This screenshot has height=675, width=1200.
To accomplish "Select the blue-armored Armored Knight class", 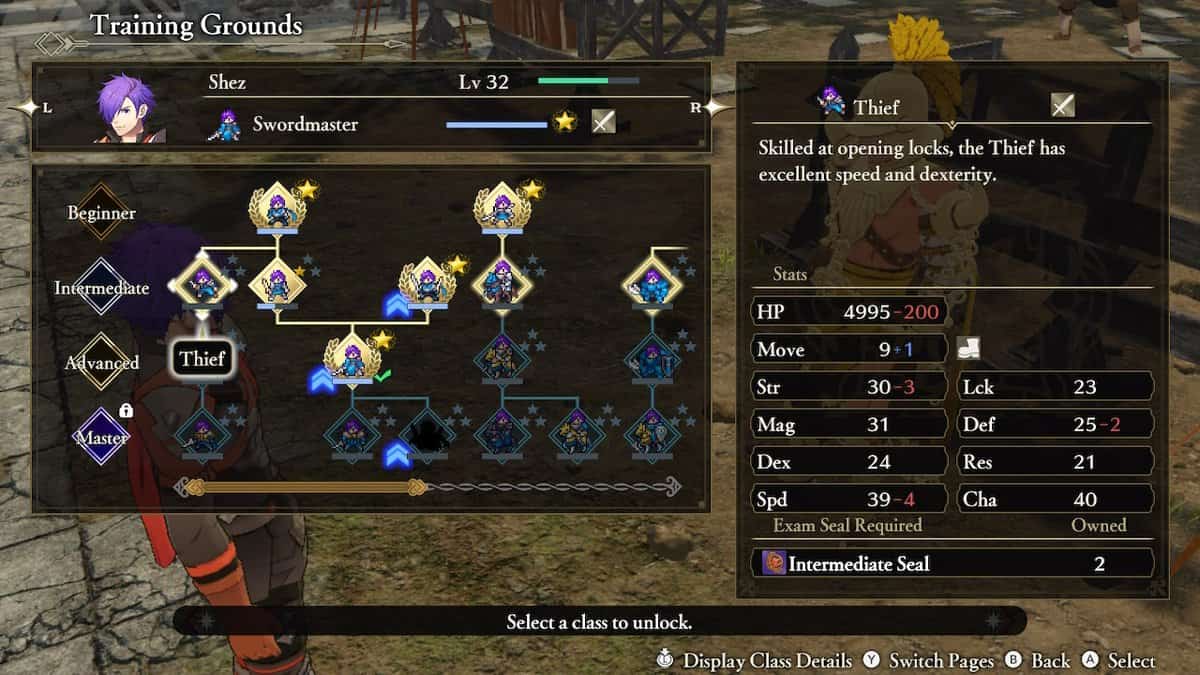I will click(x=652, y=285).
